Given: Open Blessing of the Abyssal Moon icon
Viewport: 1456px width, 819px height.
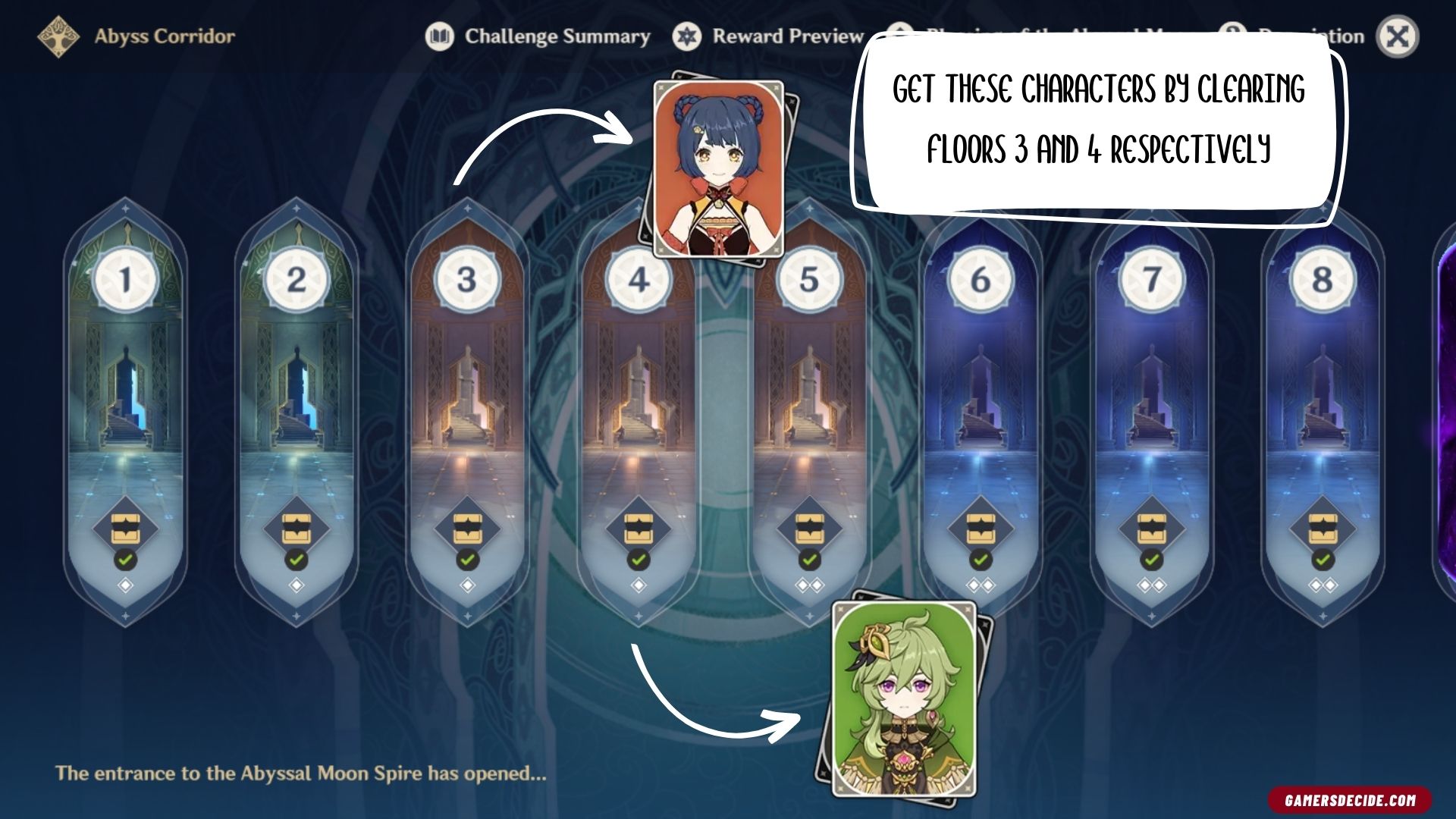Looking at the screenshot, I should [899, 34].
